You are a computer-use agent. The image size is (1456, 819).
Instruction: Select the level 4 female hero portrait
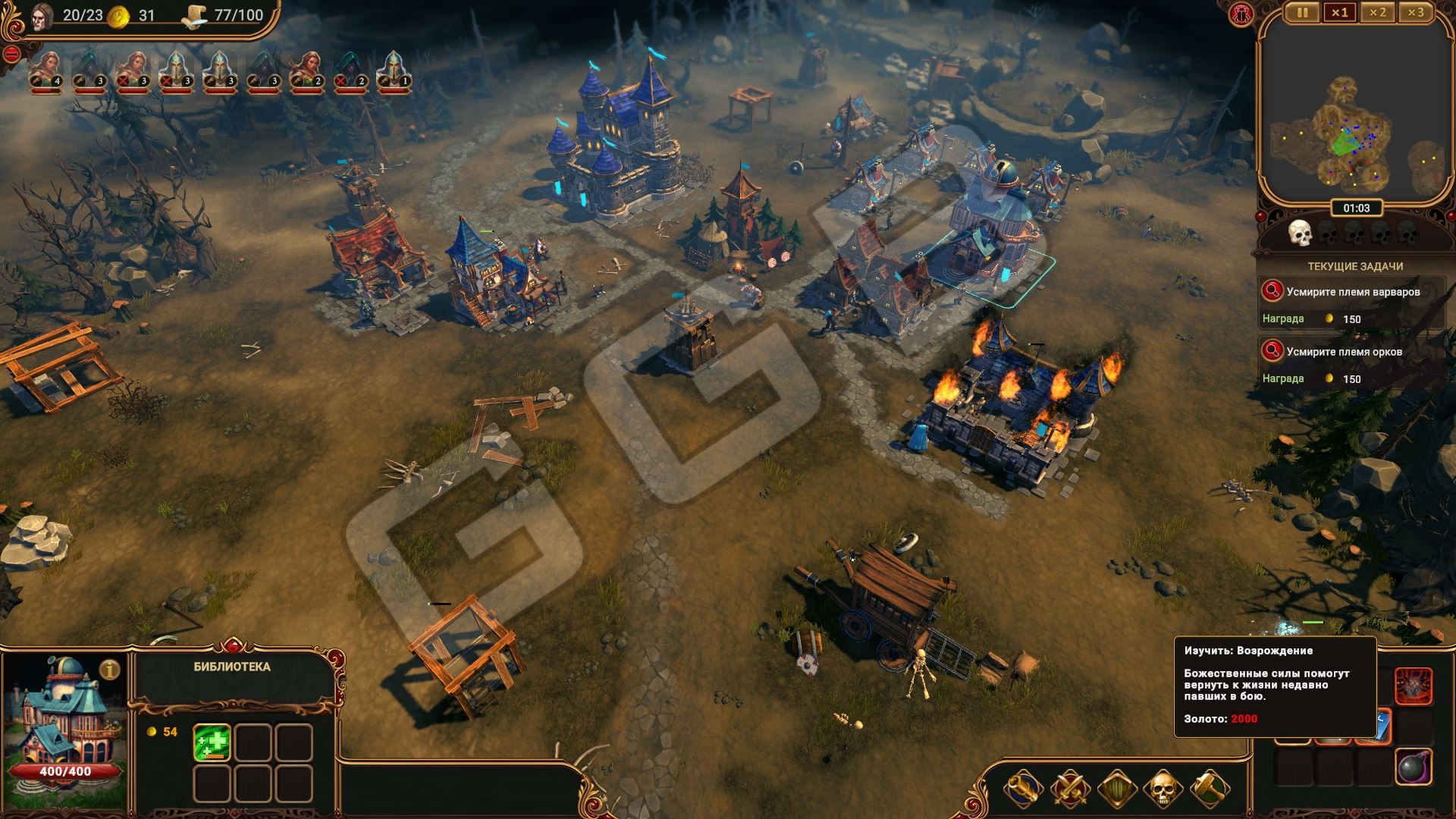(x=46, y=71)
